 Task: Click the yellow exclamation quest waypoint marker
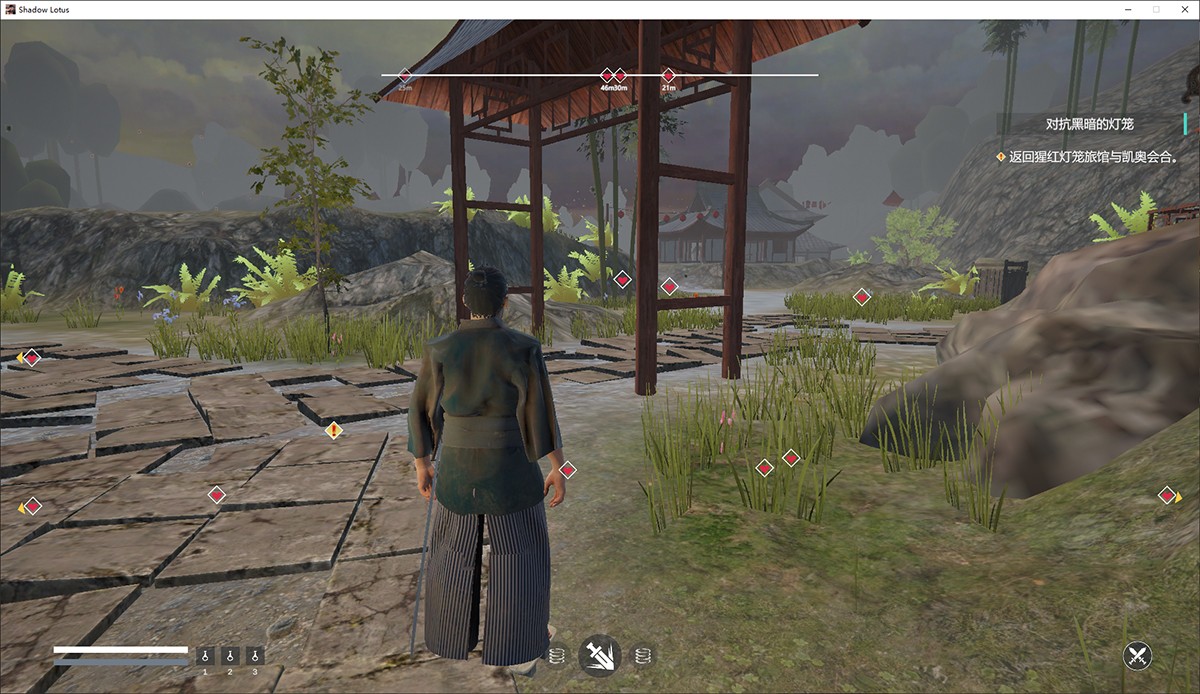[x=334, y=431]
